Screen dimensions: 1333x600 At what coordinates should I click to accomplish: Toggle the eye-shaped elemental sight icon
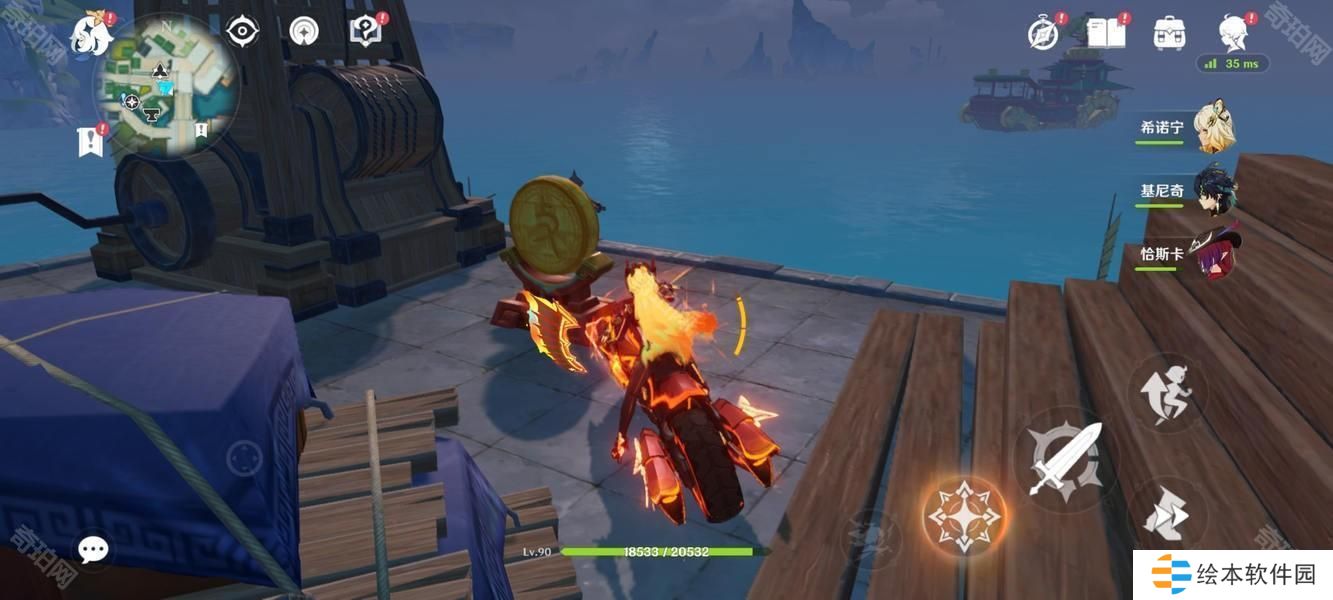(242, 32)
